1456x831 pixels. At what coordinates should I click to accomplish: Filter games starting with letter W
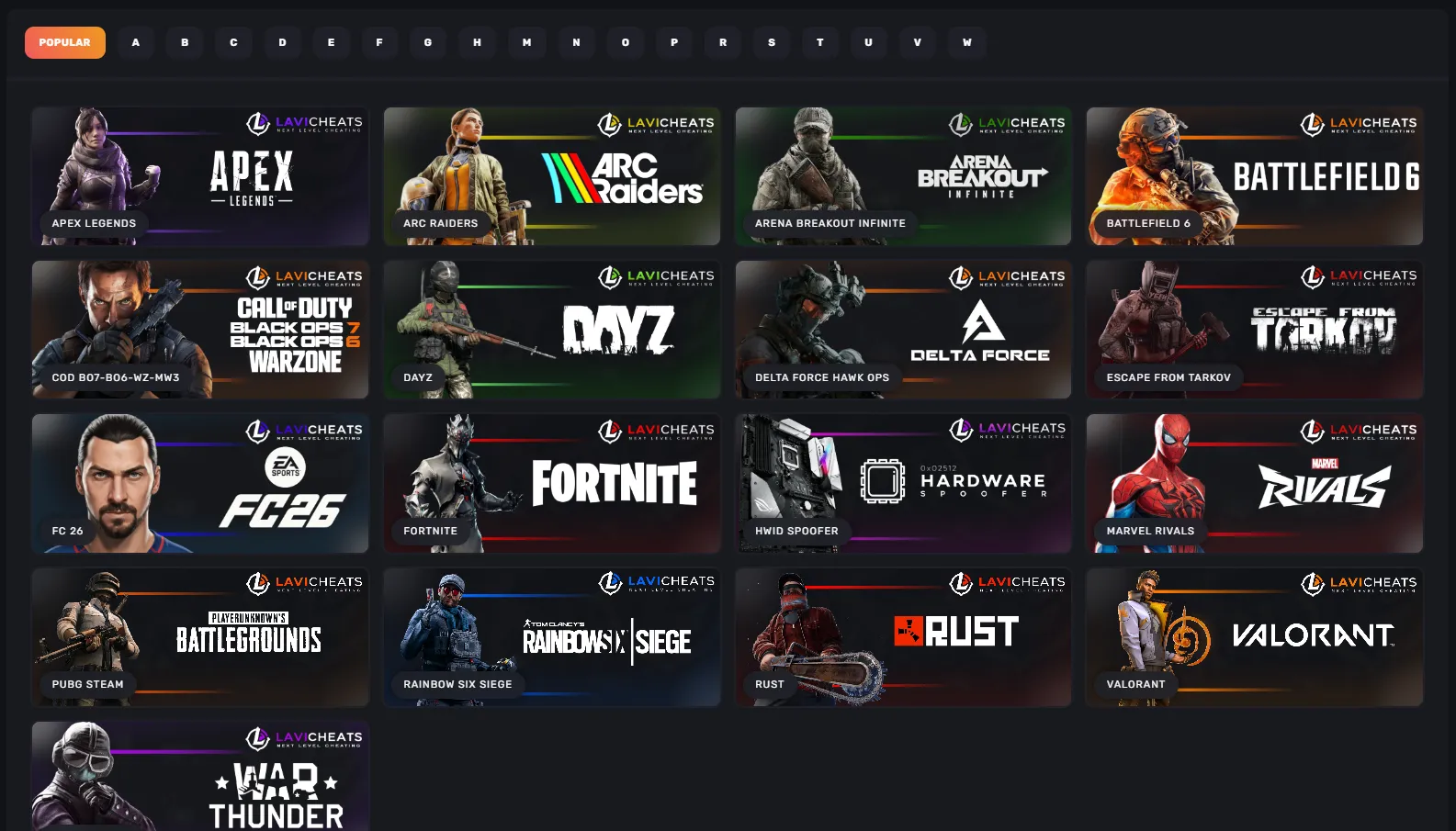click(966, 42)
